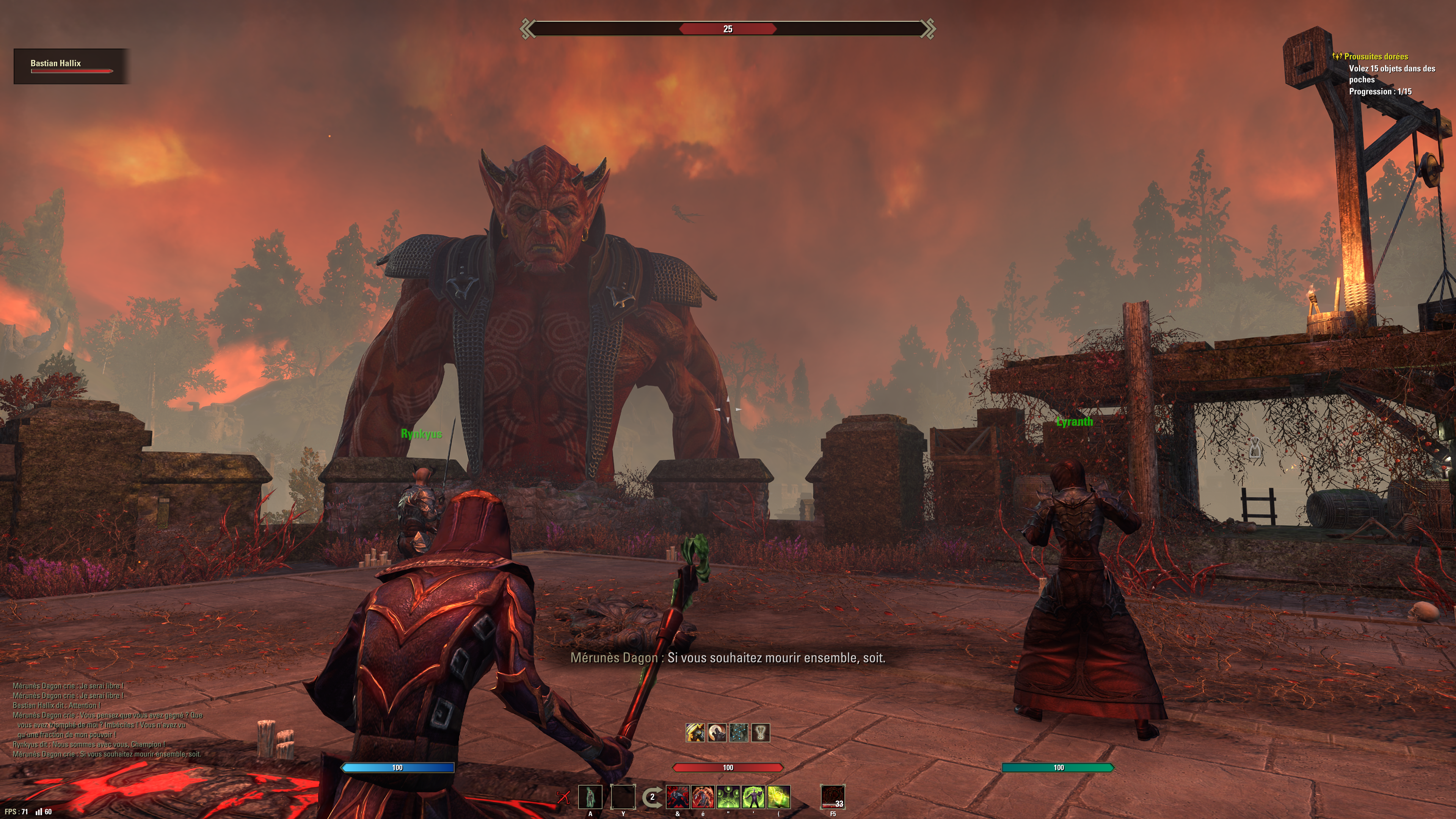Inspect the golden armored warrior buff
1456x819 pixels.
coord(695,733)
